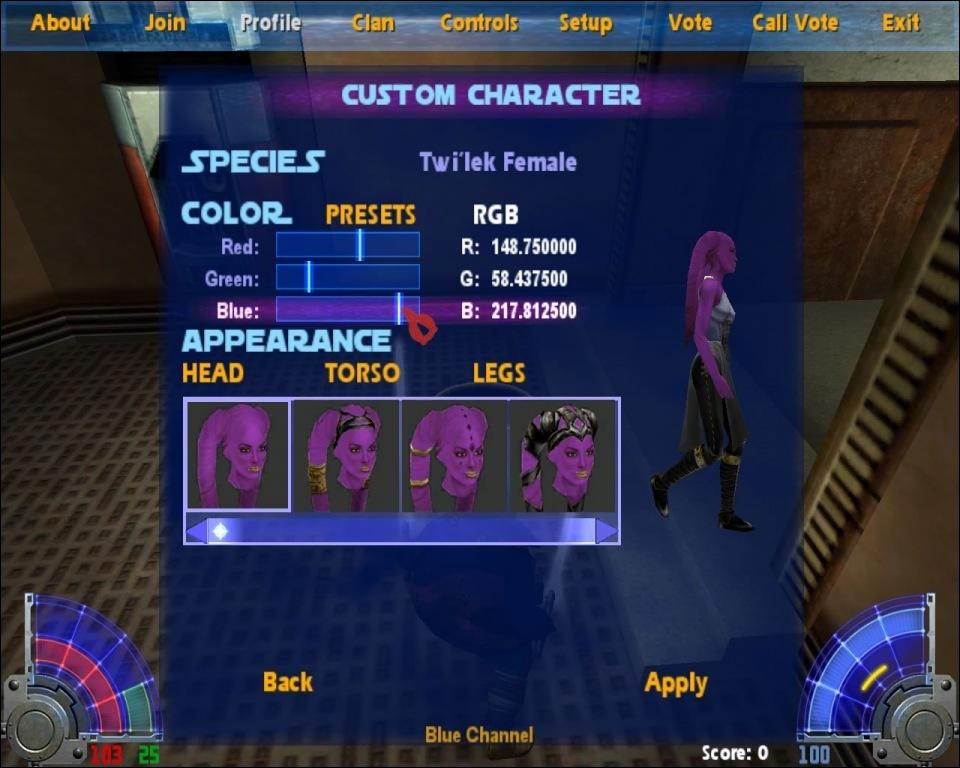Choose the head with black headdress

pyautogui.click(x=564, y=456)
